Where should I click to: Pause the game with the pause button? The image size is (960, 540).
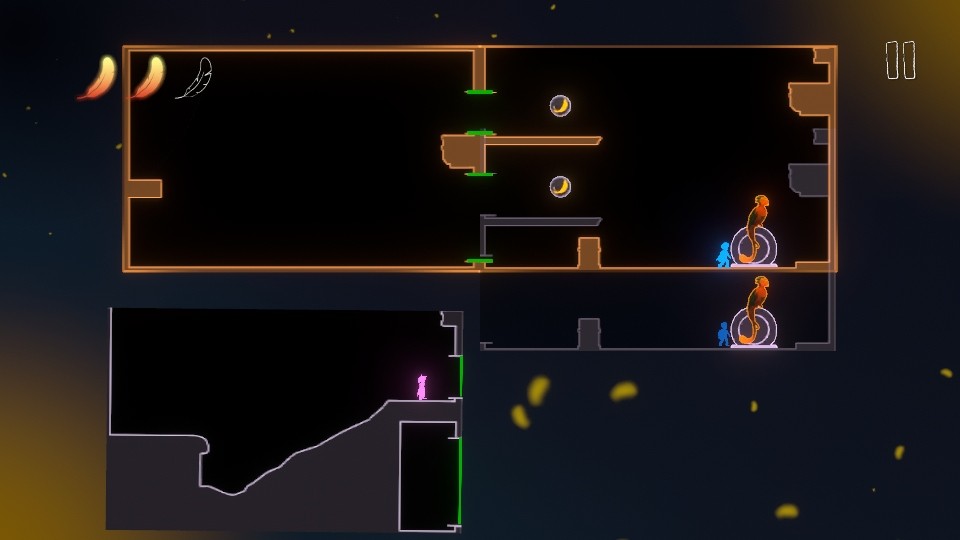coord(900,60)
